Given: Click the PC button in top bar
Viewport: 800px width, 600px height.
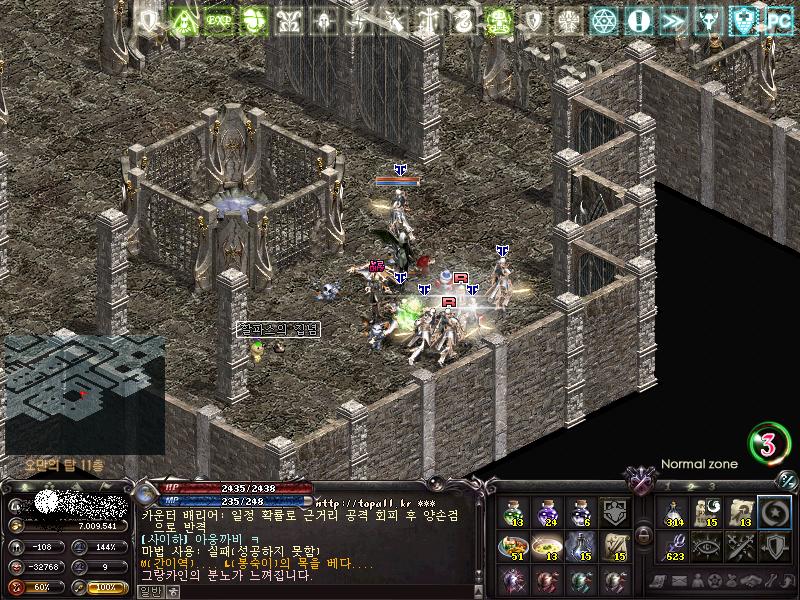Looking at the screenshot, I should [779, 20].
